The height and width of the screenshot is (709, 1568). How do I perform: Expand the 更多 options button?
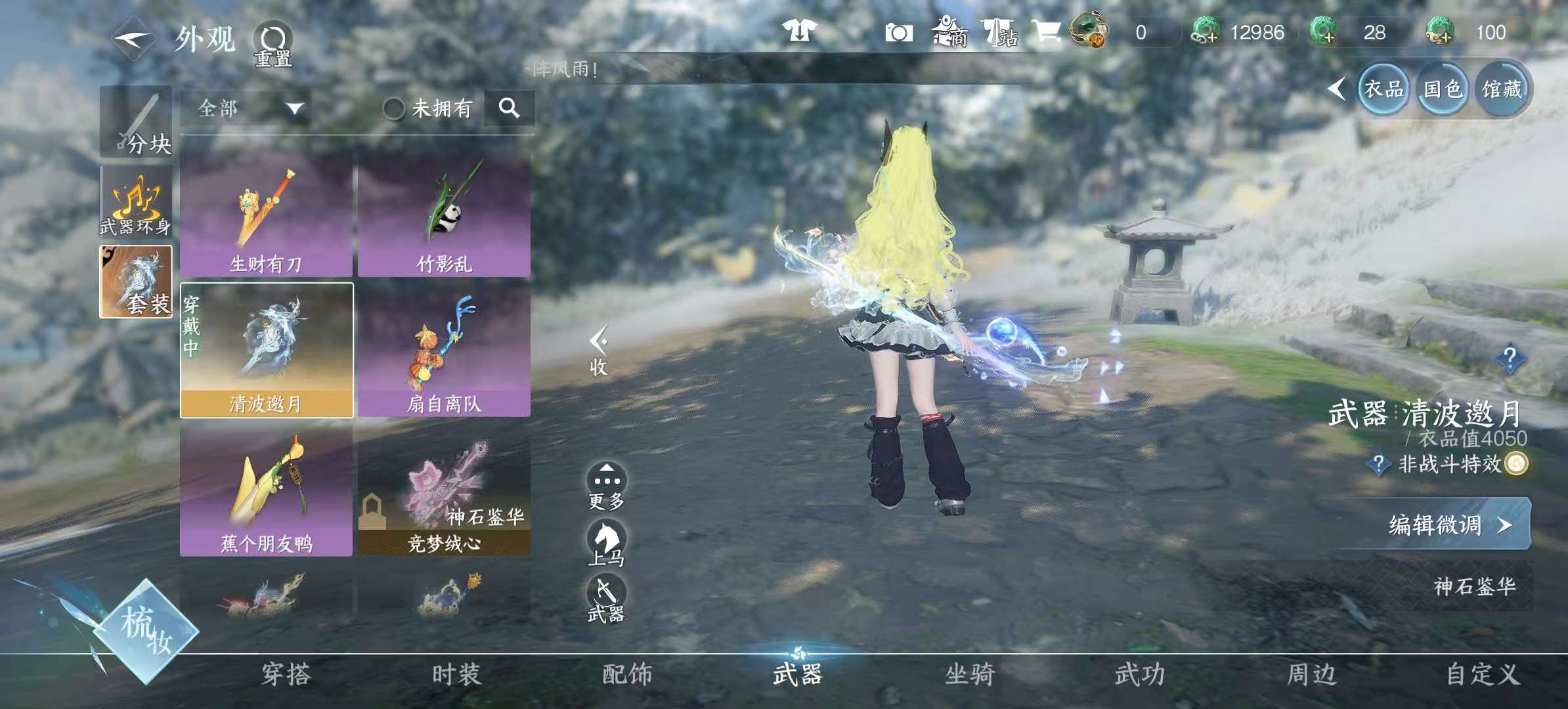[605, 487]
